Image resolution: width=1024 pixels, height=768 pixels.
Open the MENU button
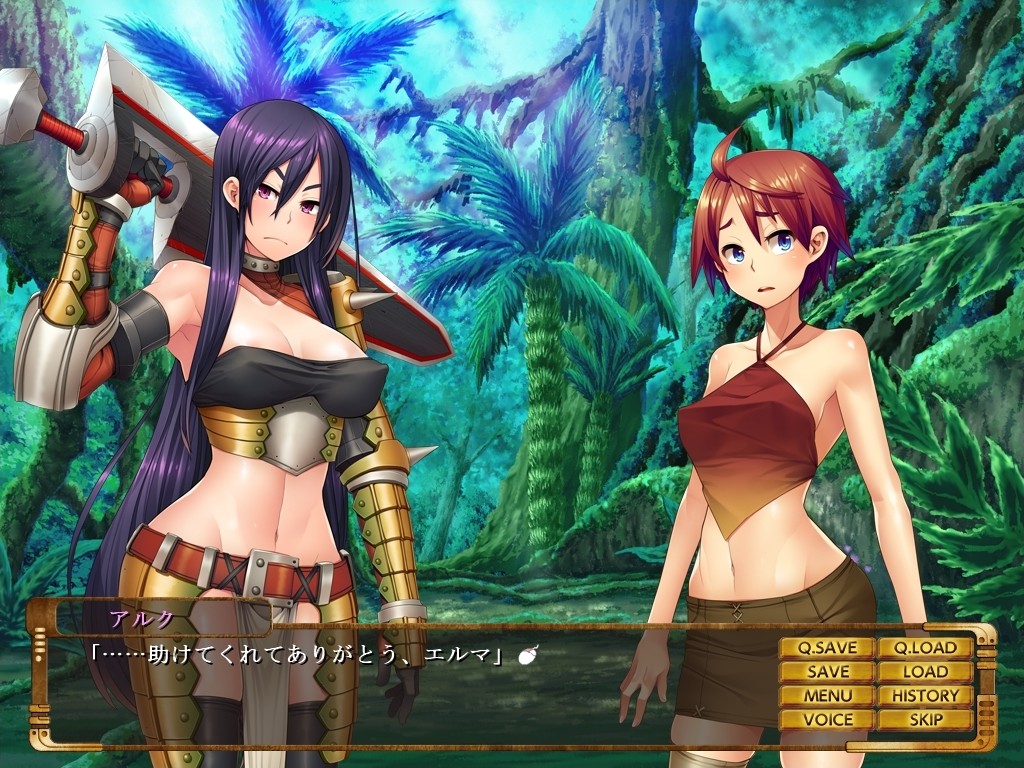pos(827,696)
